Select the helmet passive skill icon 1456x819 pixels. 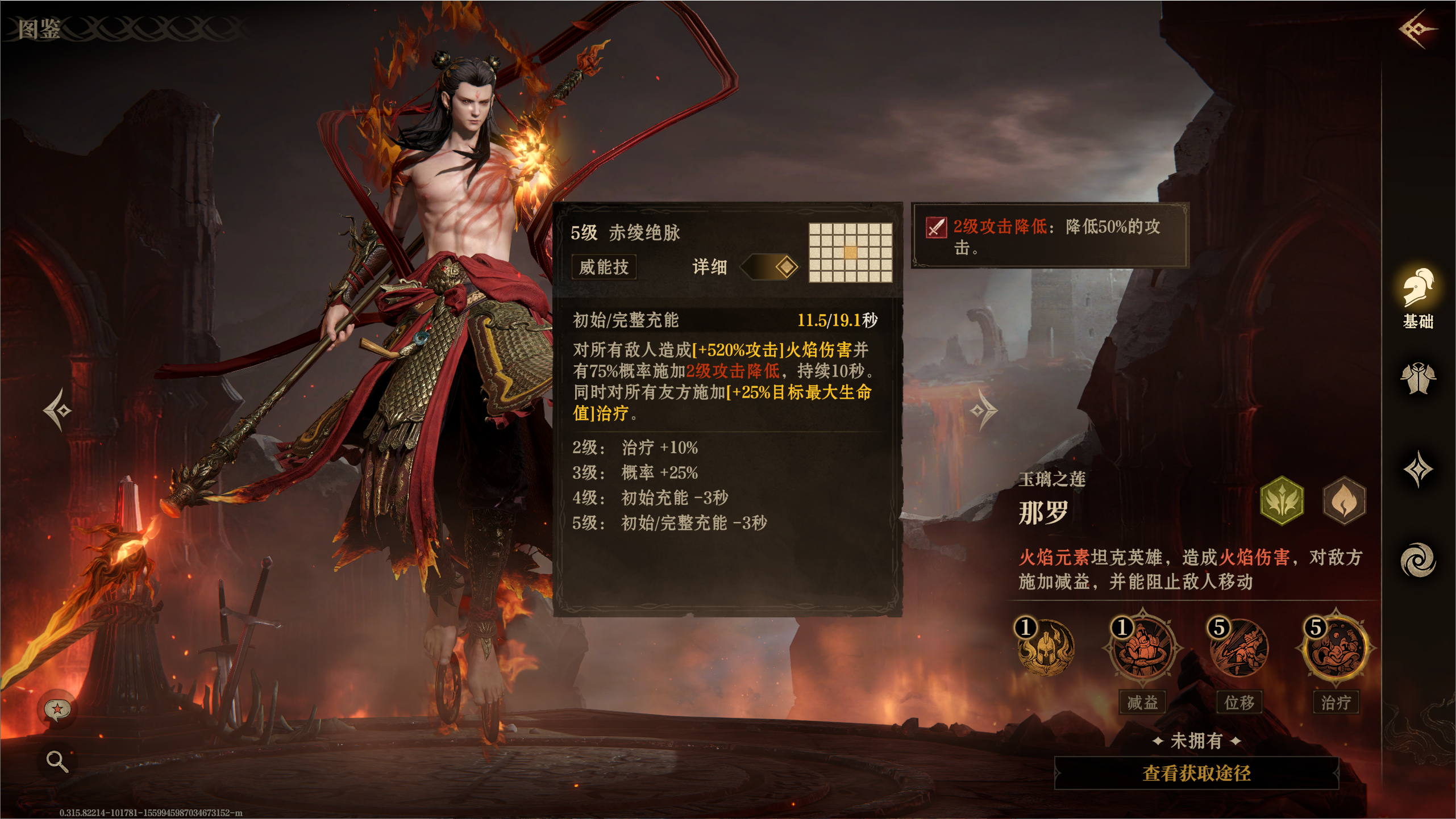(x=1045, y=647)
